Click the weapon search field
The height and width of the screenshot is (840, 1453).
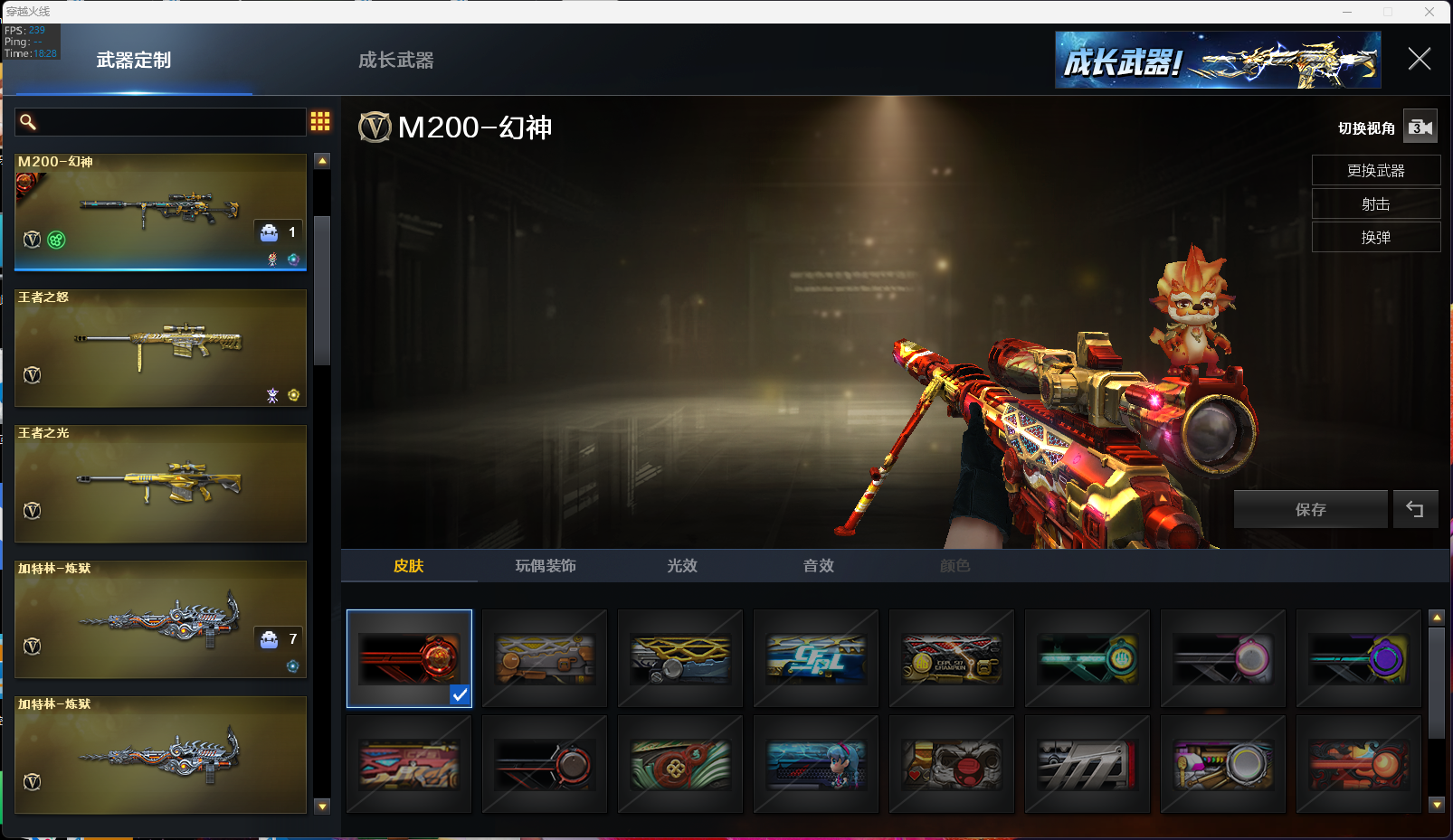coord(163,122)
